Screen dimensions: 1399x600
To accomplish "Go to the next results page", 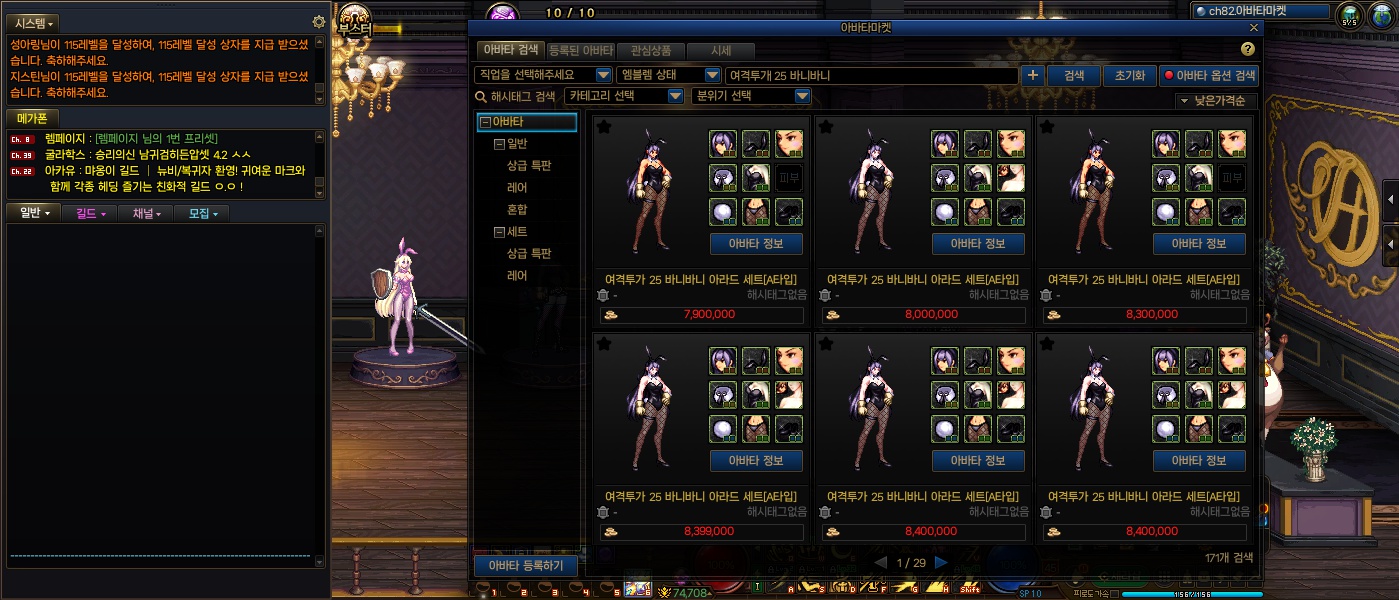I will pos(940,562).
